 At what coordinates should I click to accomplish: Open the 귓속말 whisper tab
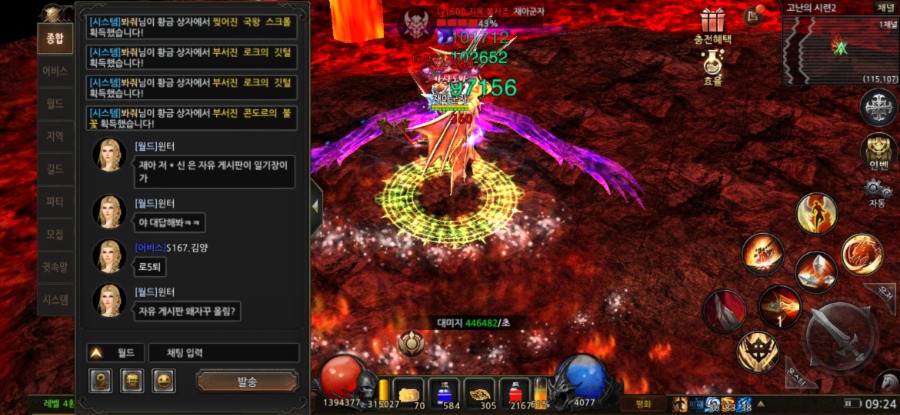point(54,267)
